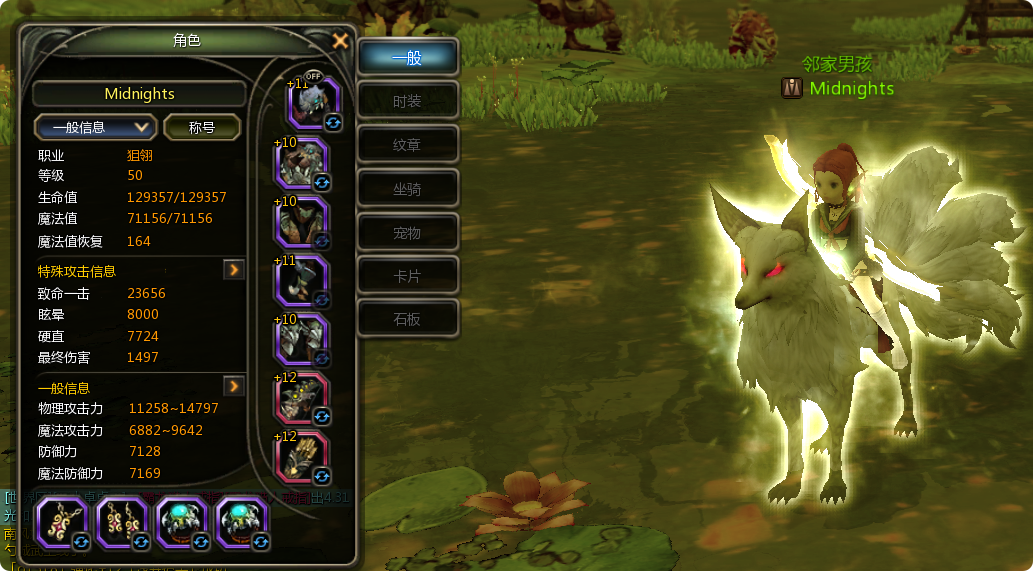This screenshot has height=571, width=1033.
Task: Switch to the 一般 tab
Action: coord(407,58)
